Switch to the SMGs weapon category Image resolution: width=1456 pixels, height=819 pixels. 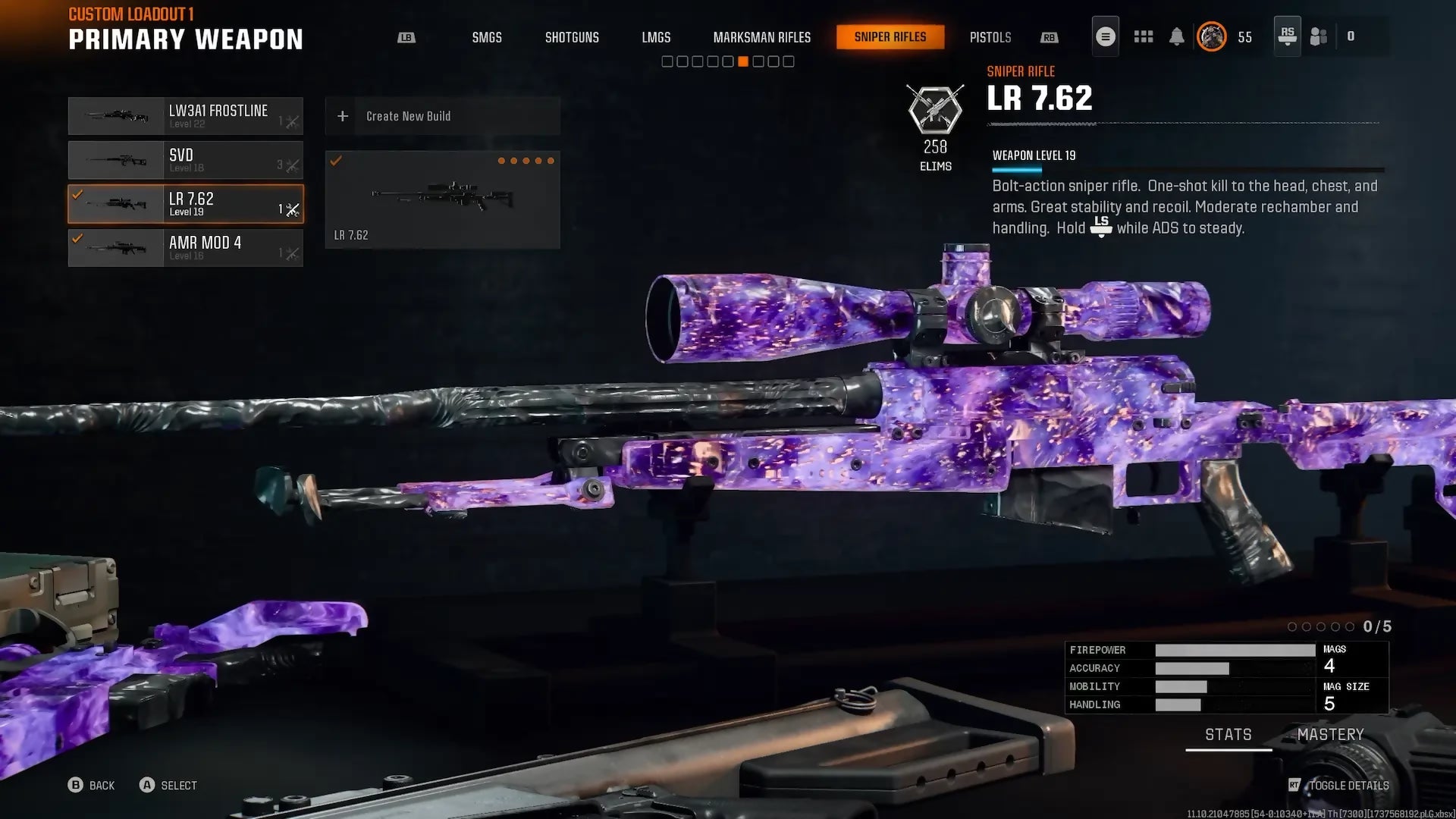[x=487, y=37]
